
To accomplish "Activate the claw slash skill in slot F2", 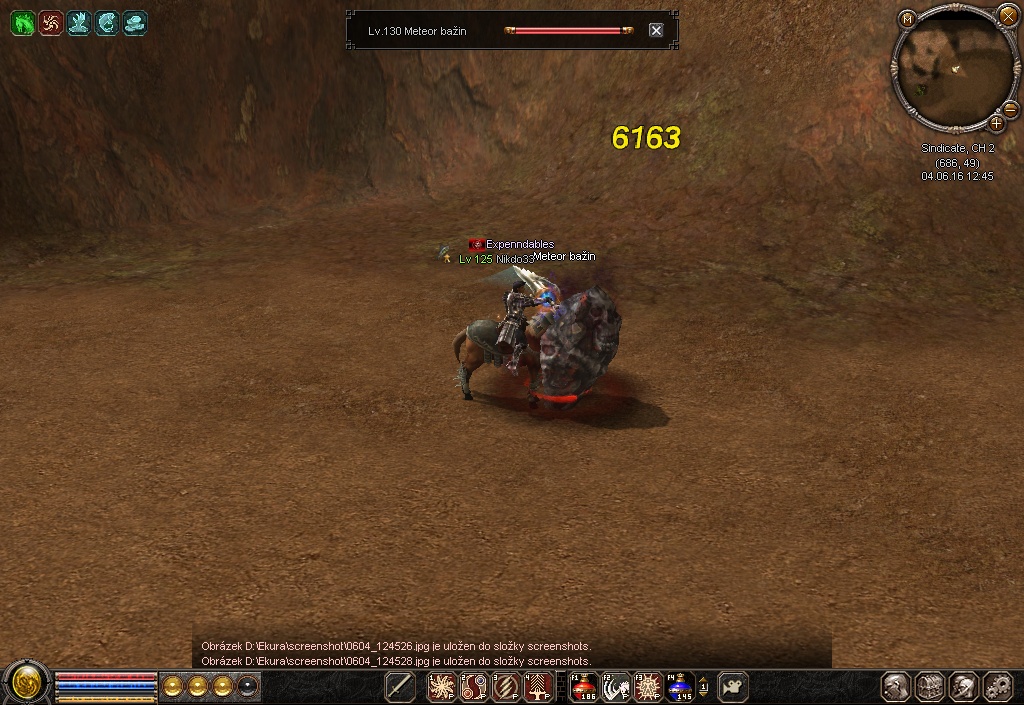I will pos(616,687).
